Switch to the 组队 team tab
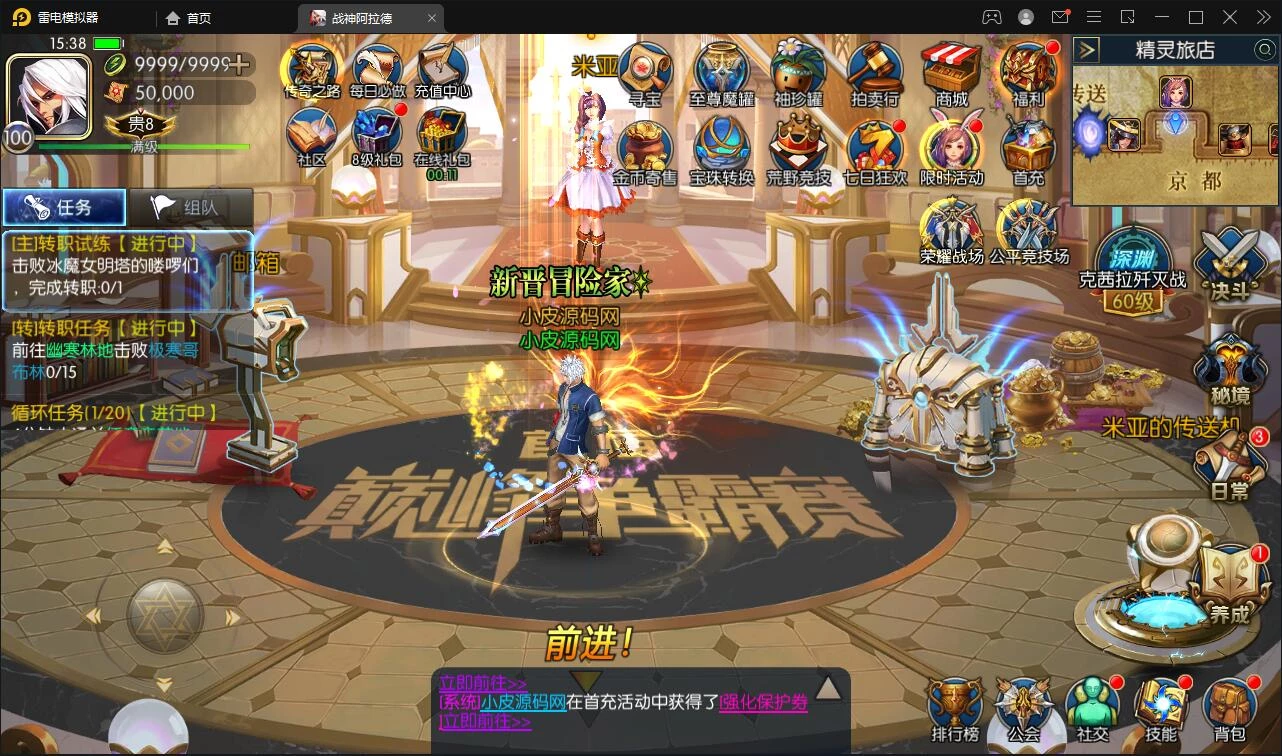The image size is (1282, 756). coord(190,207)
